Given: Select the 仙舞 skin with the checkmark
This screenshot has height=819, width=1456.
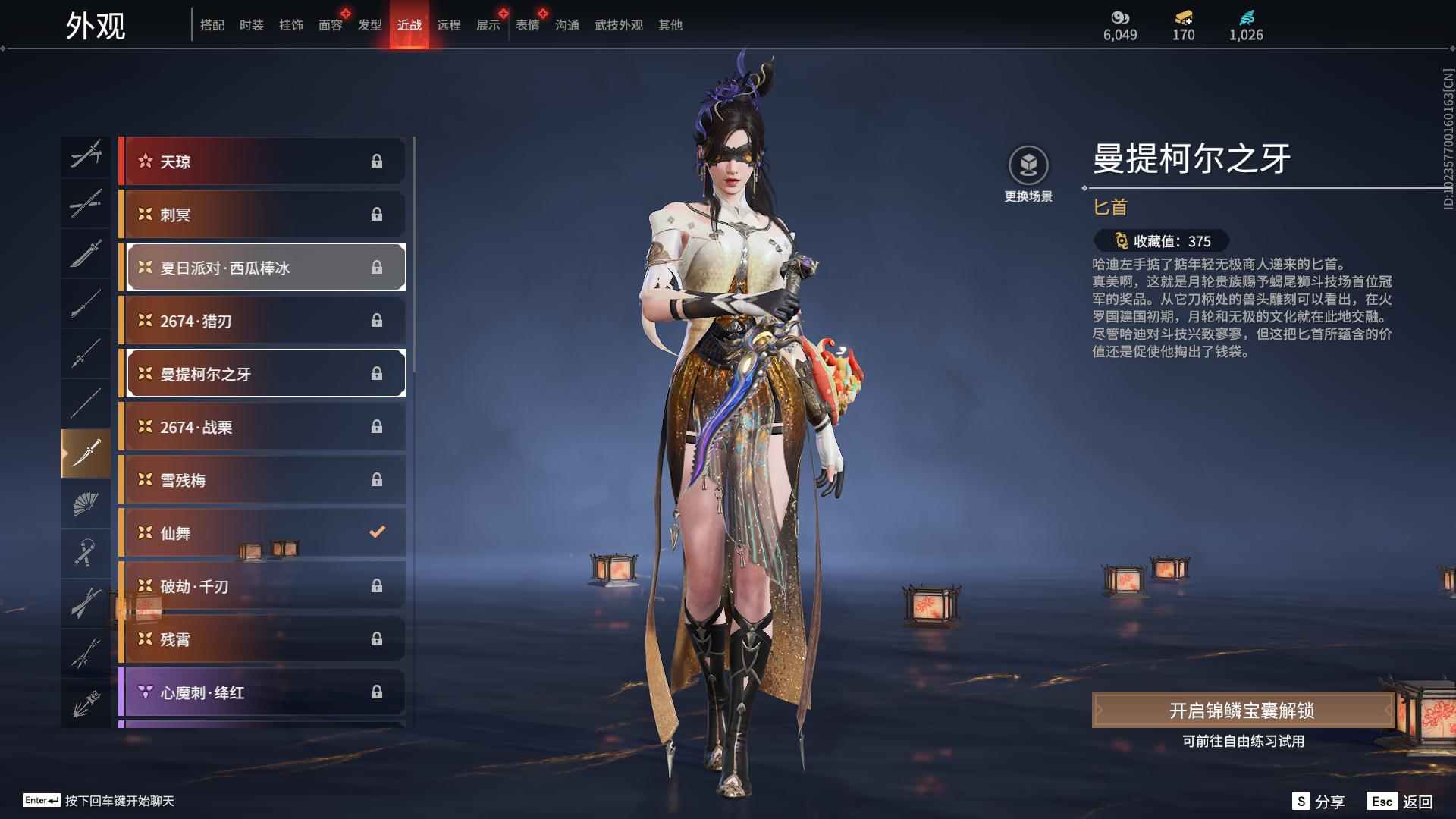Looking at the screenshot, I should click(263, 533).
